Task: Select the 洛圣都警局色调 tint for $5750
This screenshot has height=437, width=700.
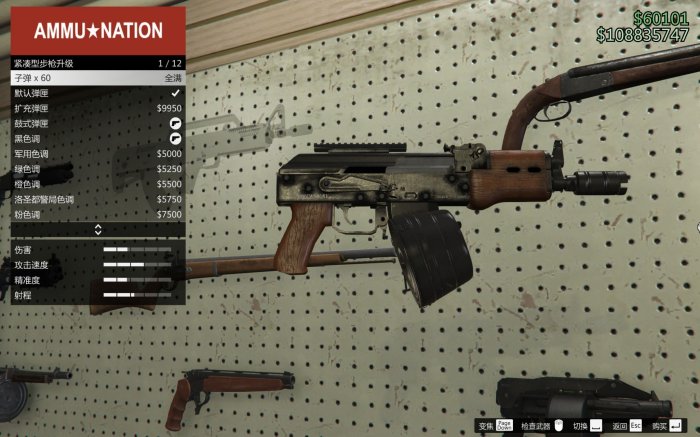Action: tap(97, 199)
